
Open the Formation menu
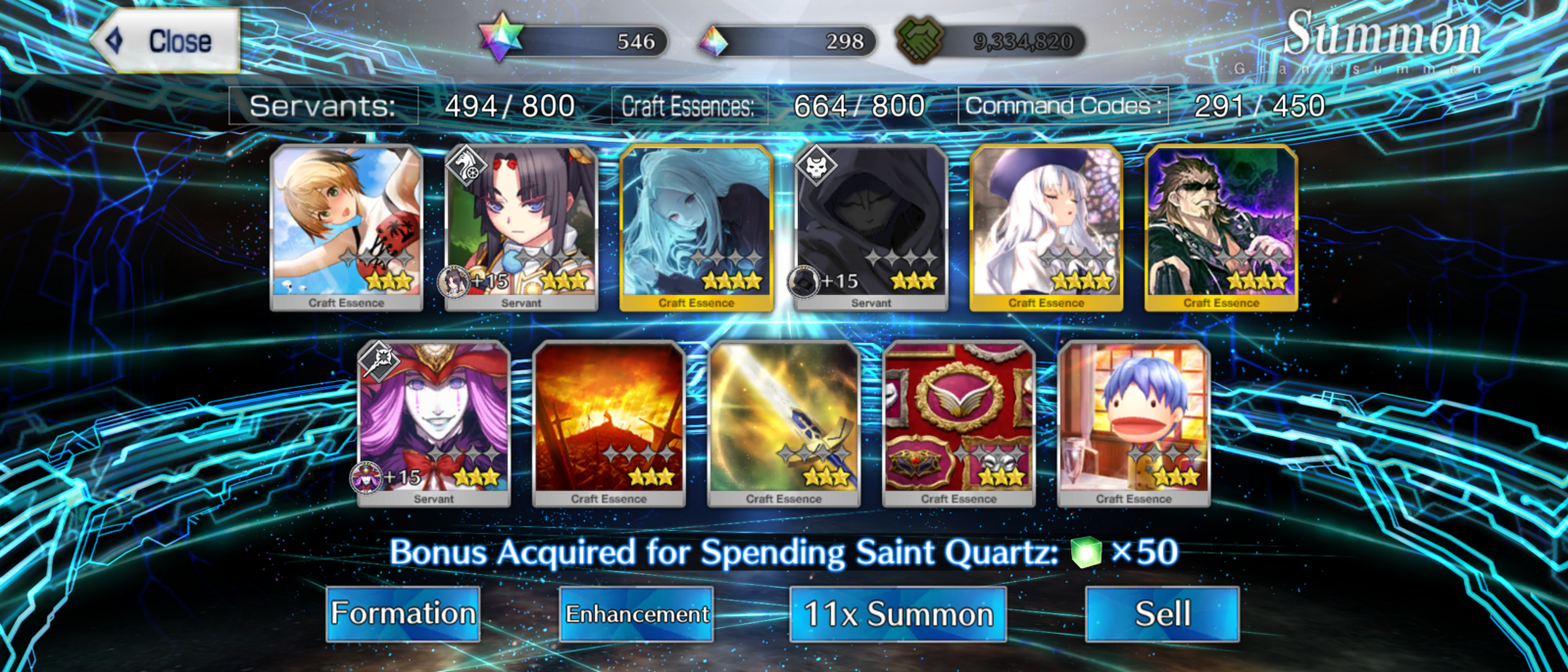(403, 614)
